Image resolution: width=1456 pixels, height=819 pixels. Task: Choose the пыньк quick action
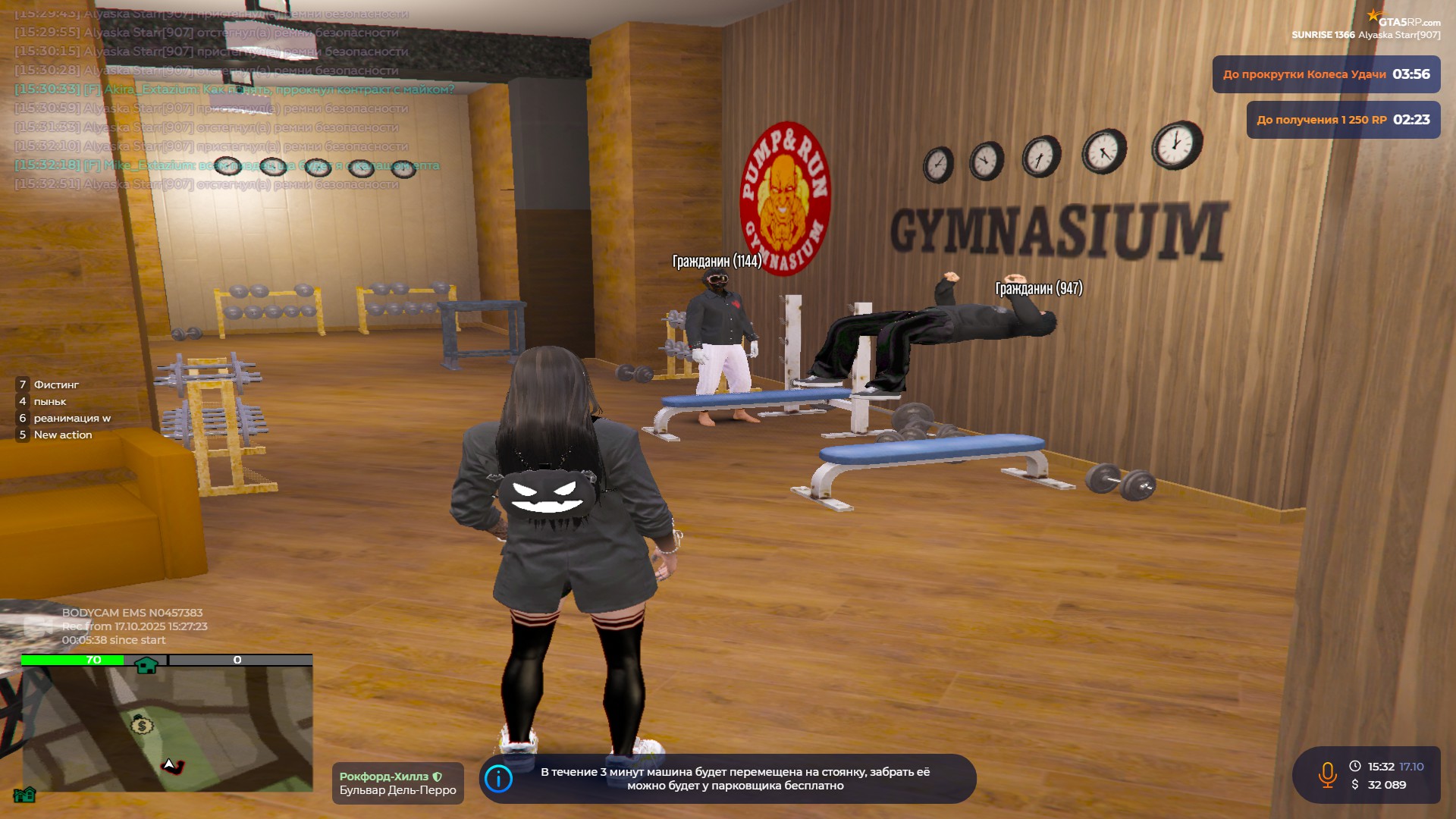click(x=50, y=401)
